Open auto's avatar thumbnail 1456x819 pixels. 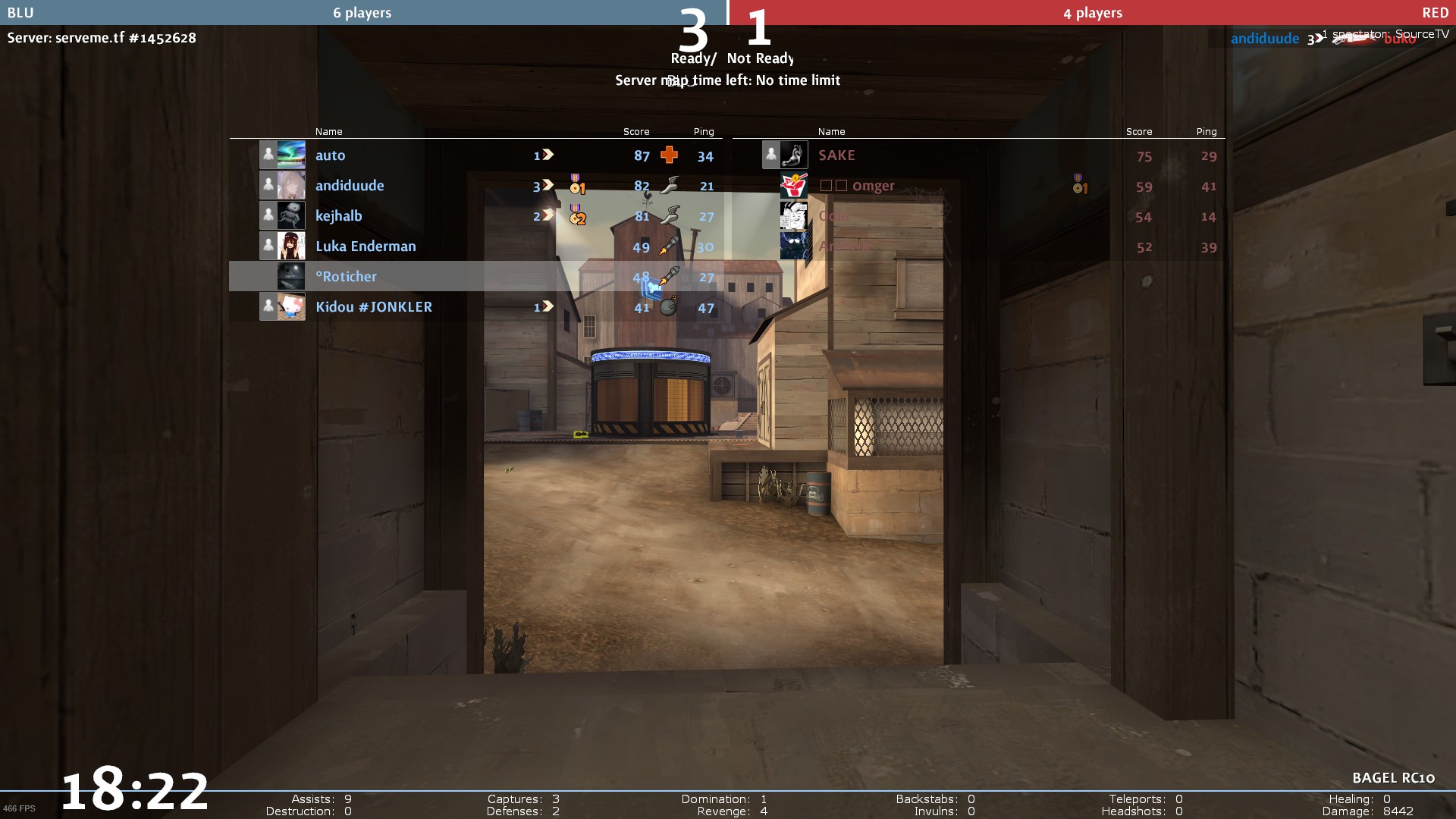(291, 155)
